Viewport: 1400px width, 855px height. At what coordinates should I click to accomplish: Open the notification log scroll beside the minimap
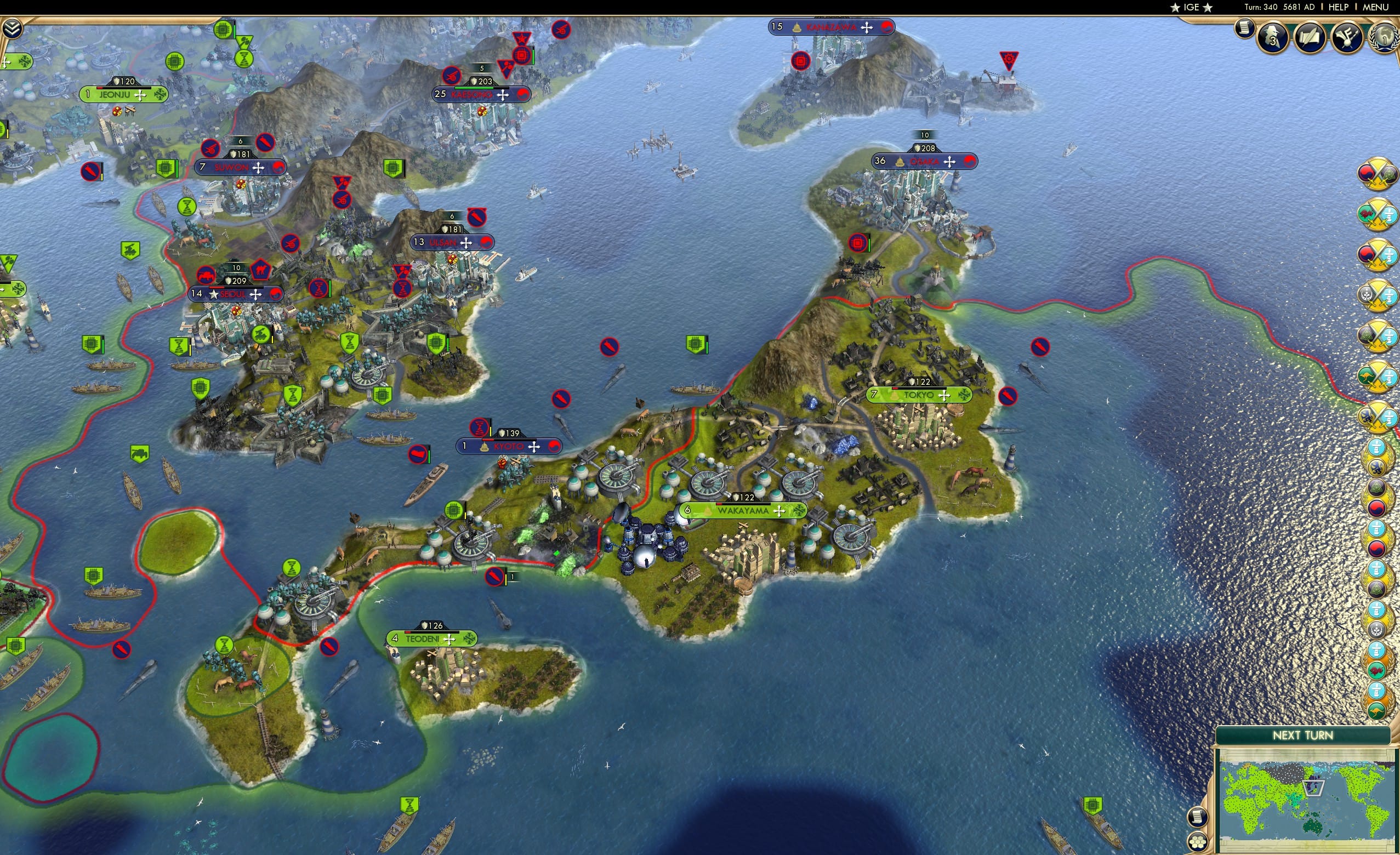pos(1198,817)
